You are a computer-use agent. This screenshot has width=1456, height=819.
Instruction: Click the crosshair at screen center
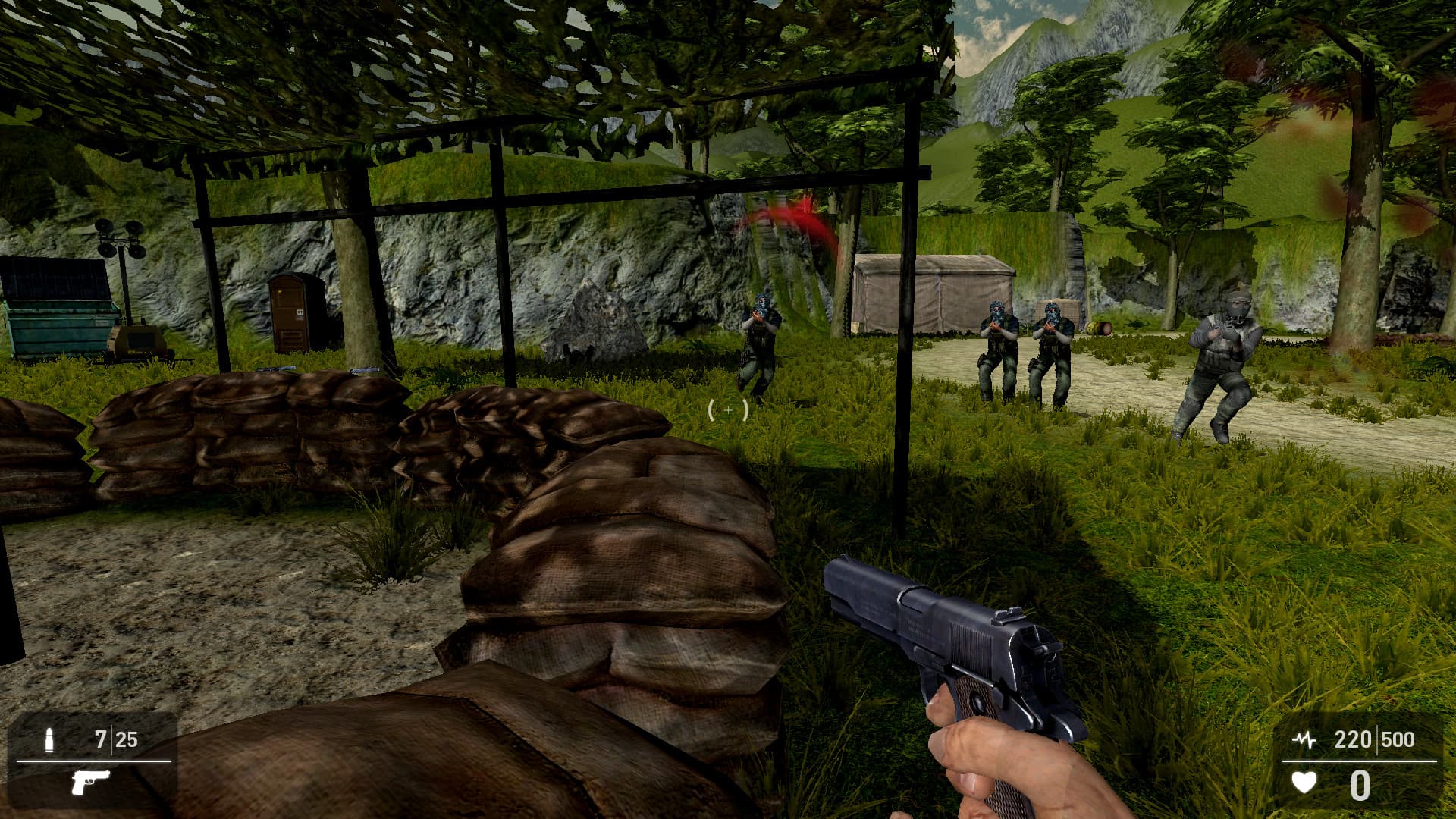click(x=728, y=409)
